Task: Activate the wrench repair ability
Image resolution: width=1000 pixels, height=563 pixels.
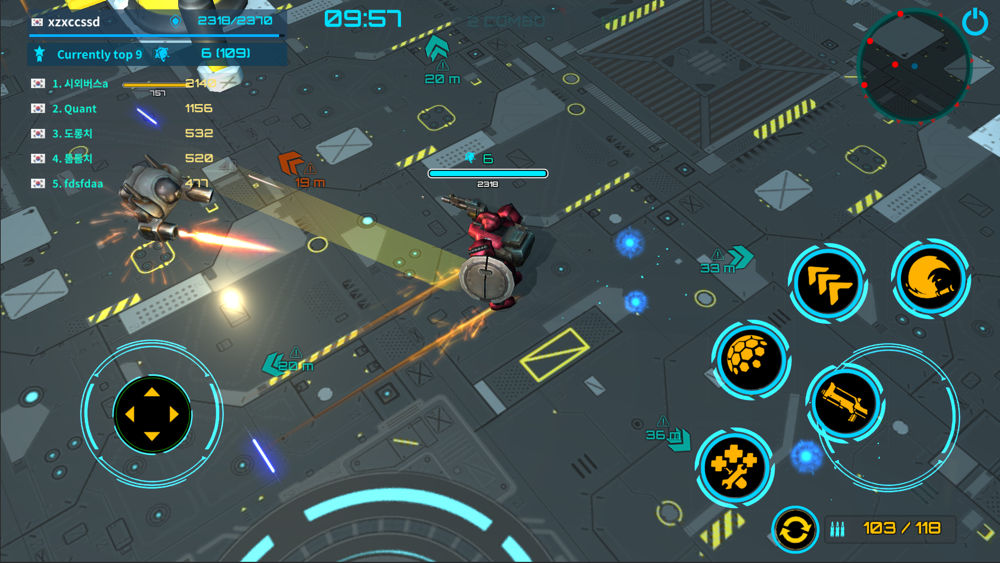Action: pos(735,466)
